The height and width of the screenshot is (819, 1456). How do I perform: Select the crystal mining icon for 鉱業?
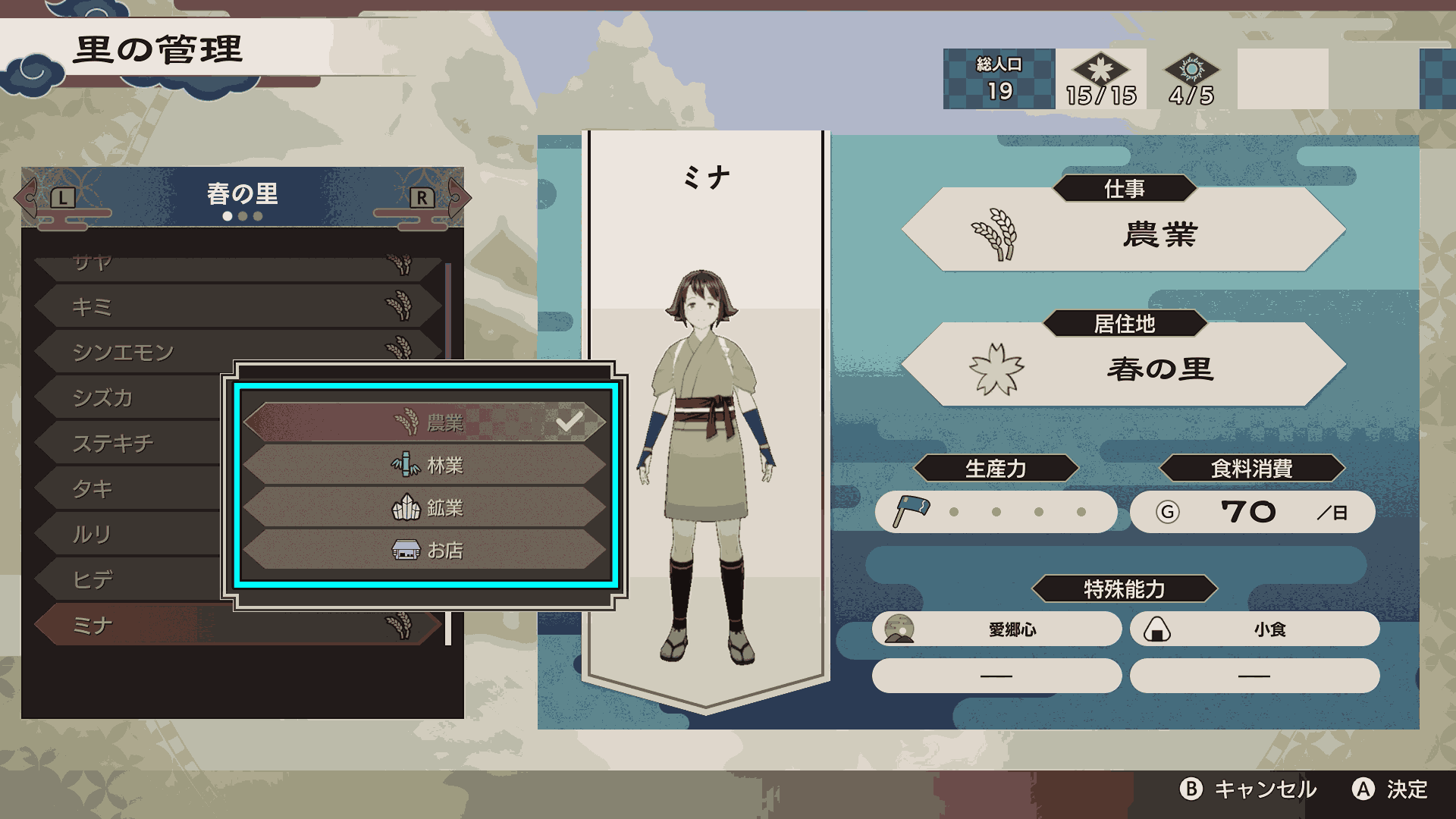click(x=406, y=509)
